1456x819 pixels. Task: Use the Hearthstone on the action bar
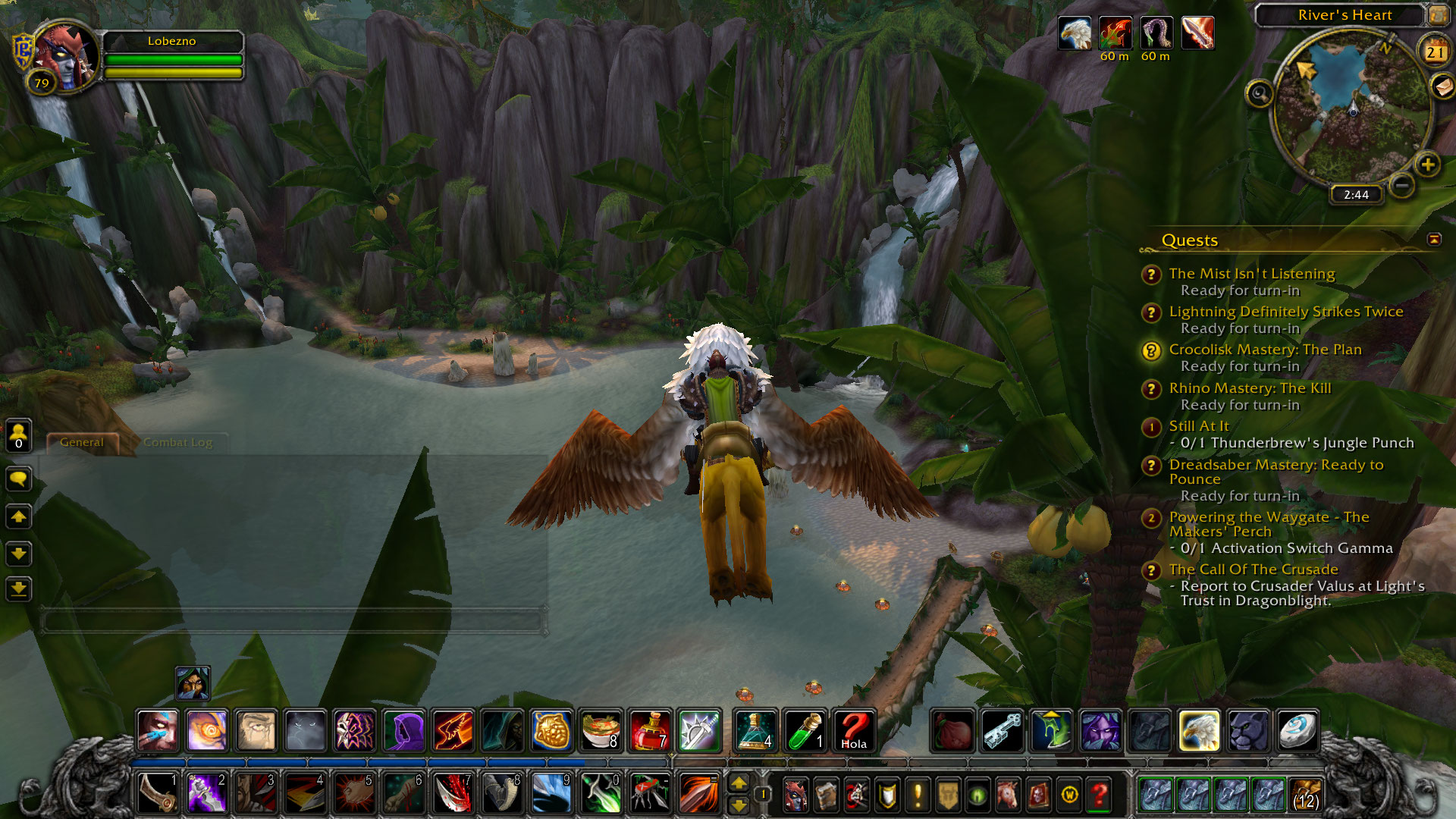(1296, 731)
